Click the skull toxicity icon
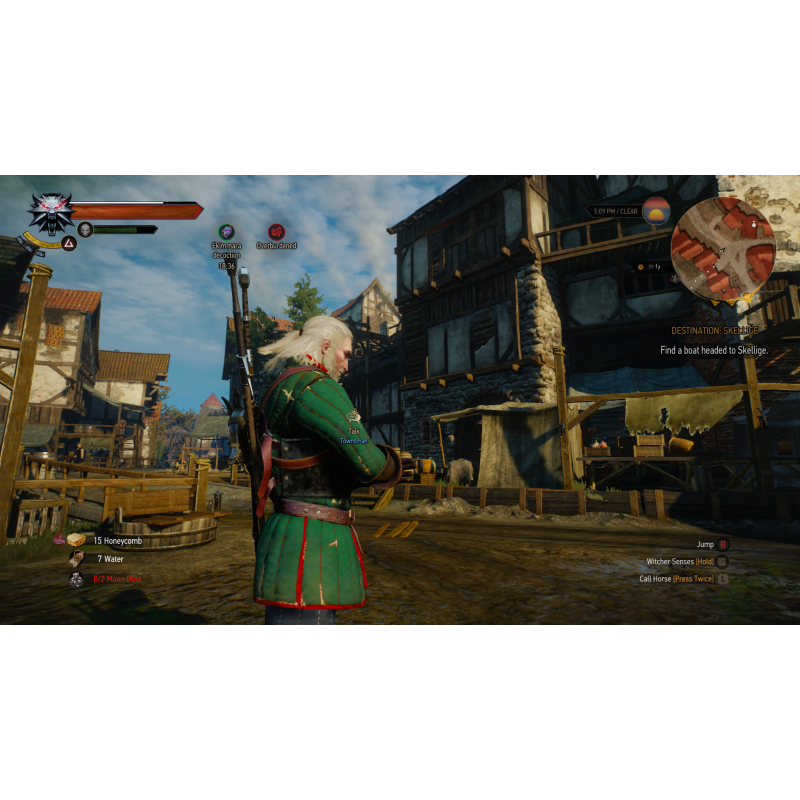 (86, 230)
